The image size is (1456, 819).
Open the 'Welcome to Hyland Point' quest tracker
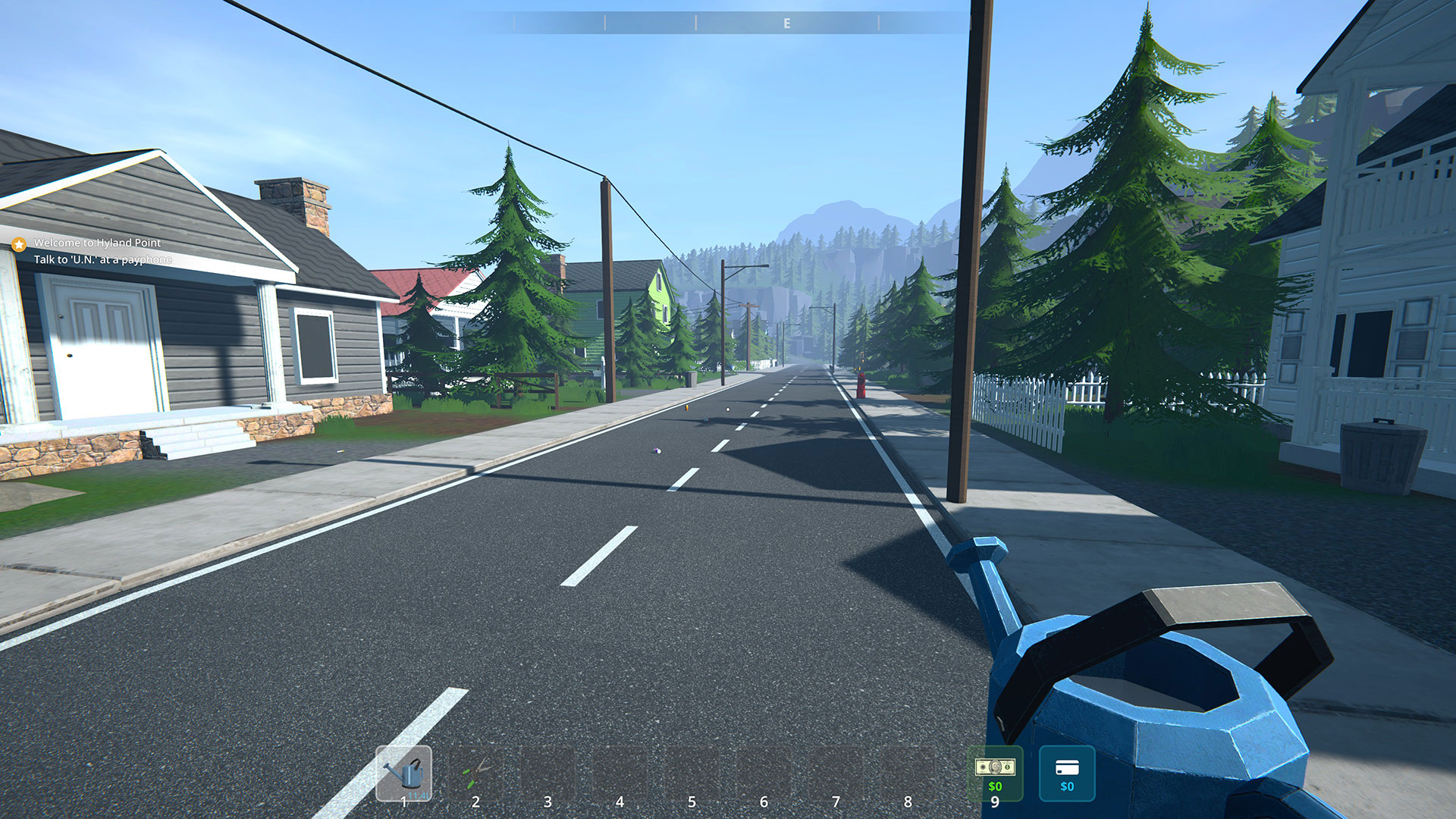(x=97, y=243)
